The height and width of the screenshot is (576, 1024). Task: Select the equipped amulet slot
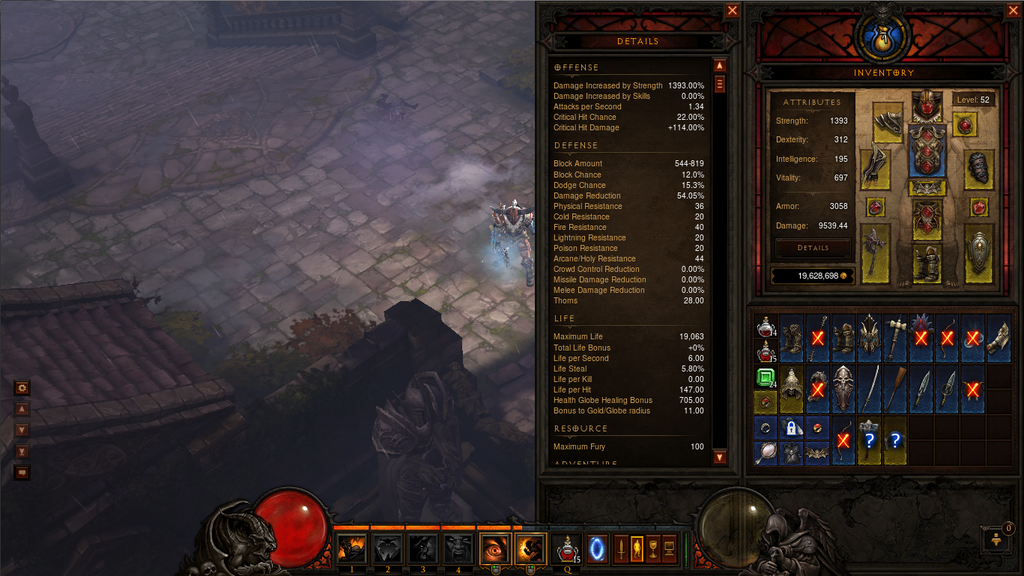click(965, 124)
